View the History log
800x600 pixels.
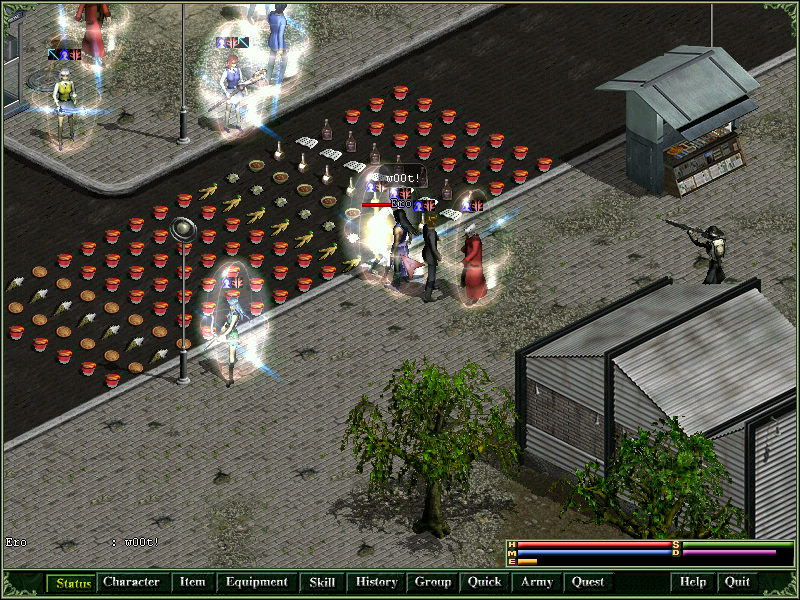[377, 582]
